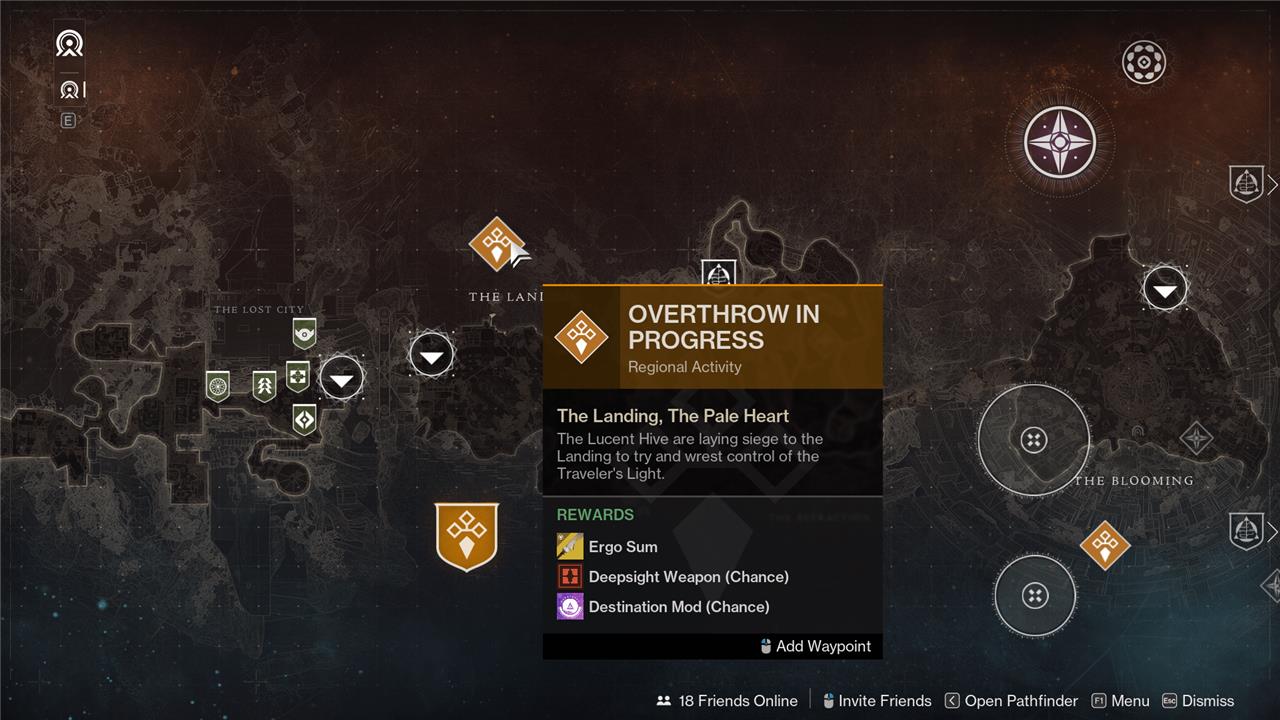Screen dimensions: 1280x720
Task: Show the 18 Friends Online roster
Action: [x=727, y=701]
